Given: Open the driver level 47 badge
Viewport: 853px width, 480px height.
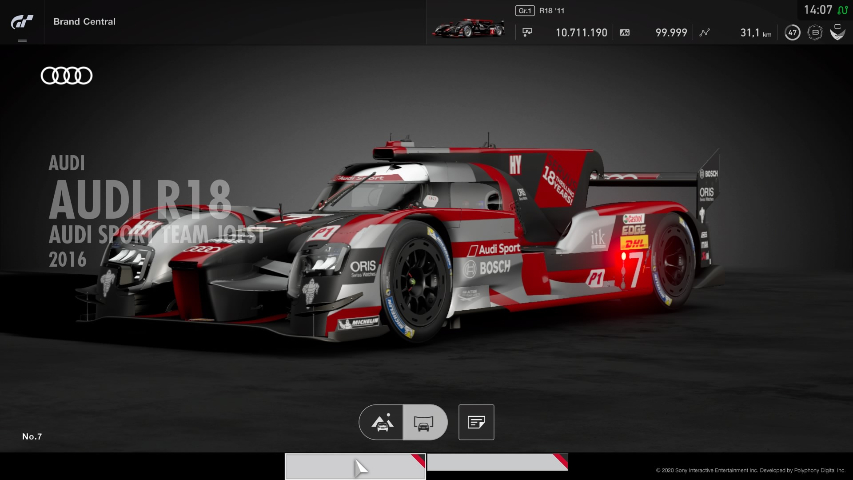Looking at the screenshot, I should [x=792, y=33].
